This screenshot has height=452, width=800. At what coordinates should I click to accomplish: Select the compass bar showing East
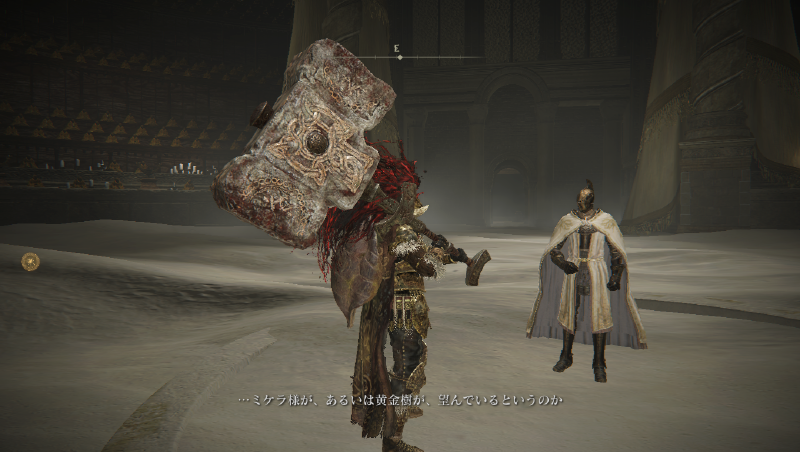[x=399, y=57]
